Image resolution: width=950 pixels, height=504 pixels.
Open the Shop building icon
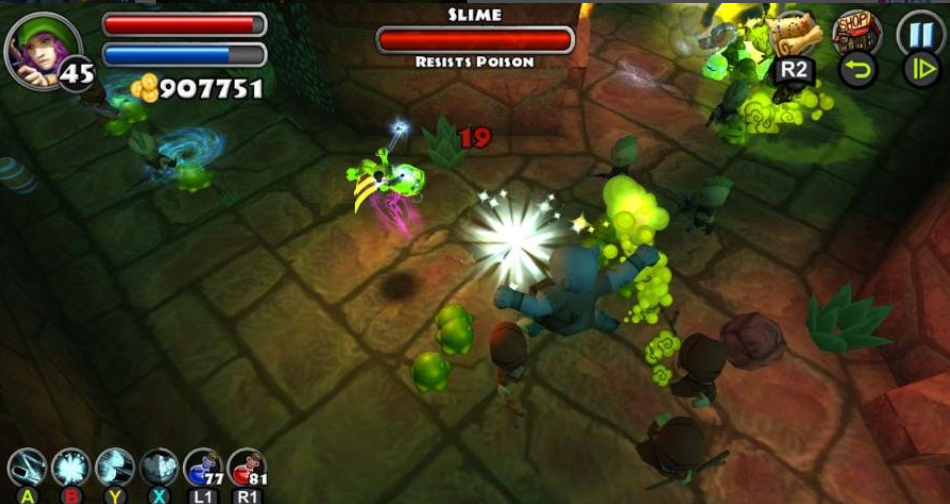[x=857, y=32]
